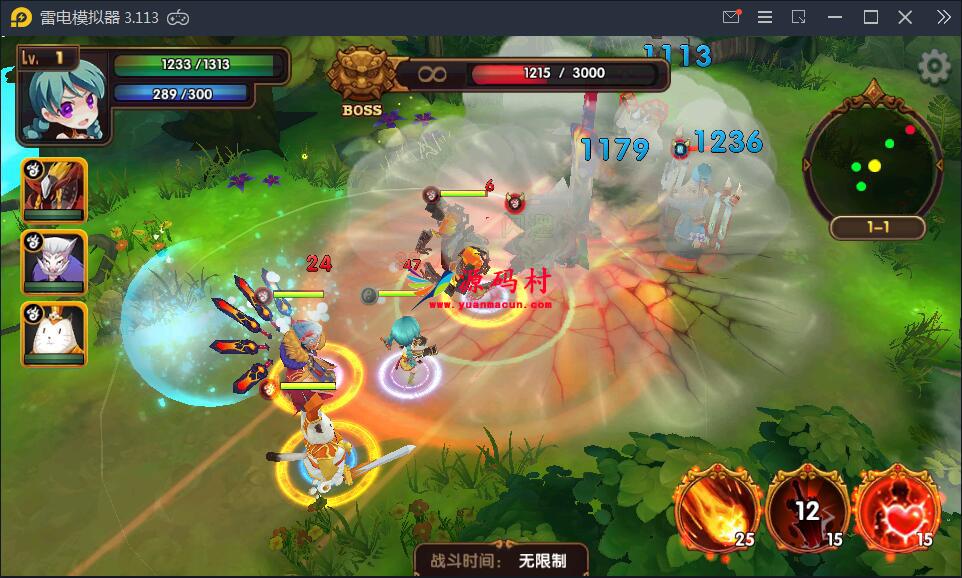
Task: Close the emulator window
Action: click(x=905, y=17)
